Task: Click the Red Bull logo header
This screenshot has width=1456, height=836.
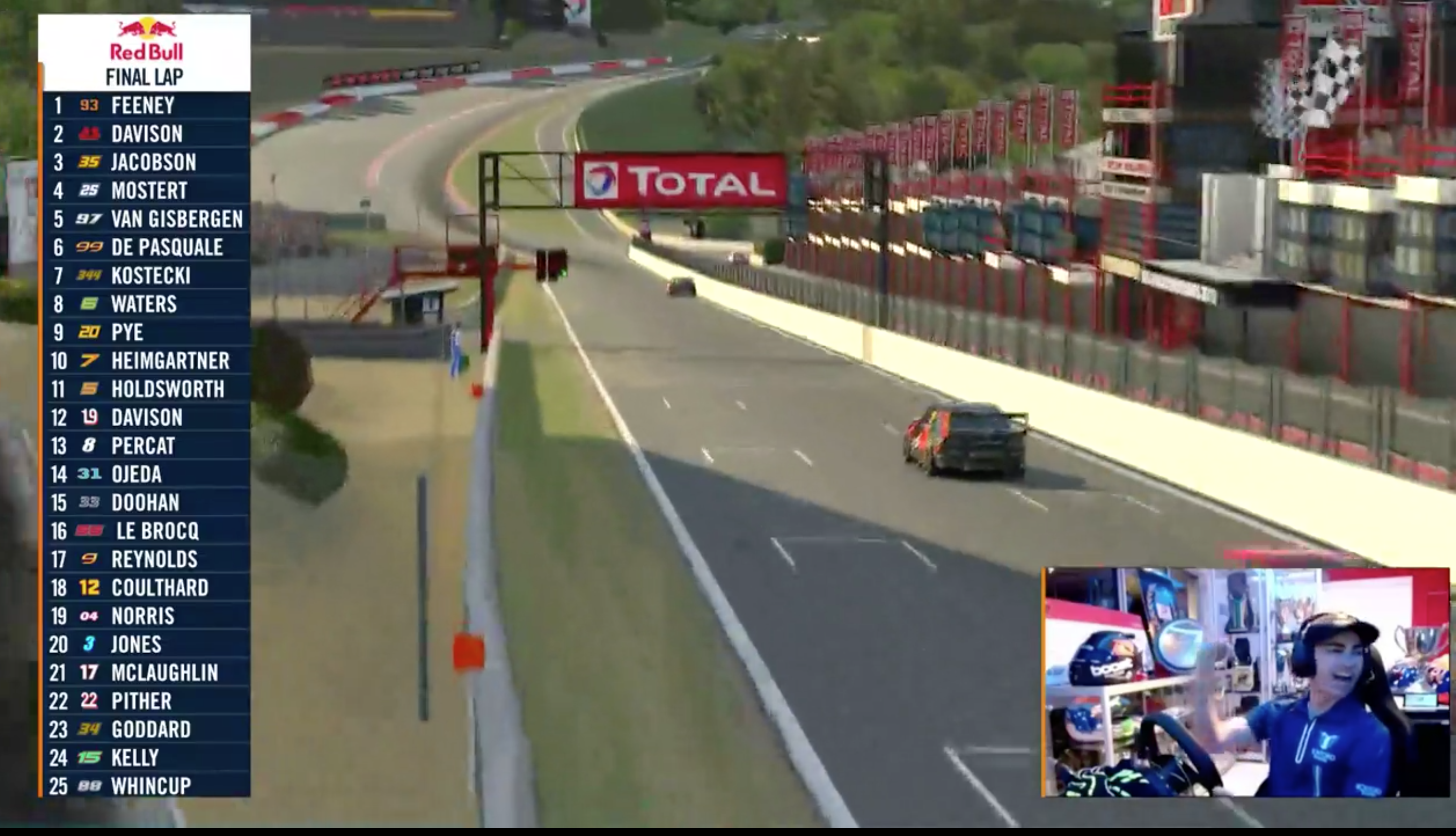Action: (146, 39)
